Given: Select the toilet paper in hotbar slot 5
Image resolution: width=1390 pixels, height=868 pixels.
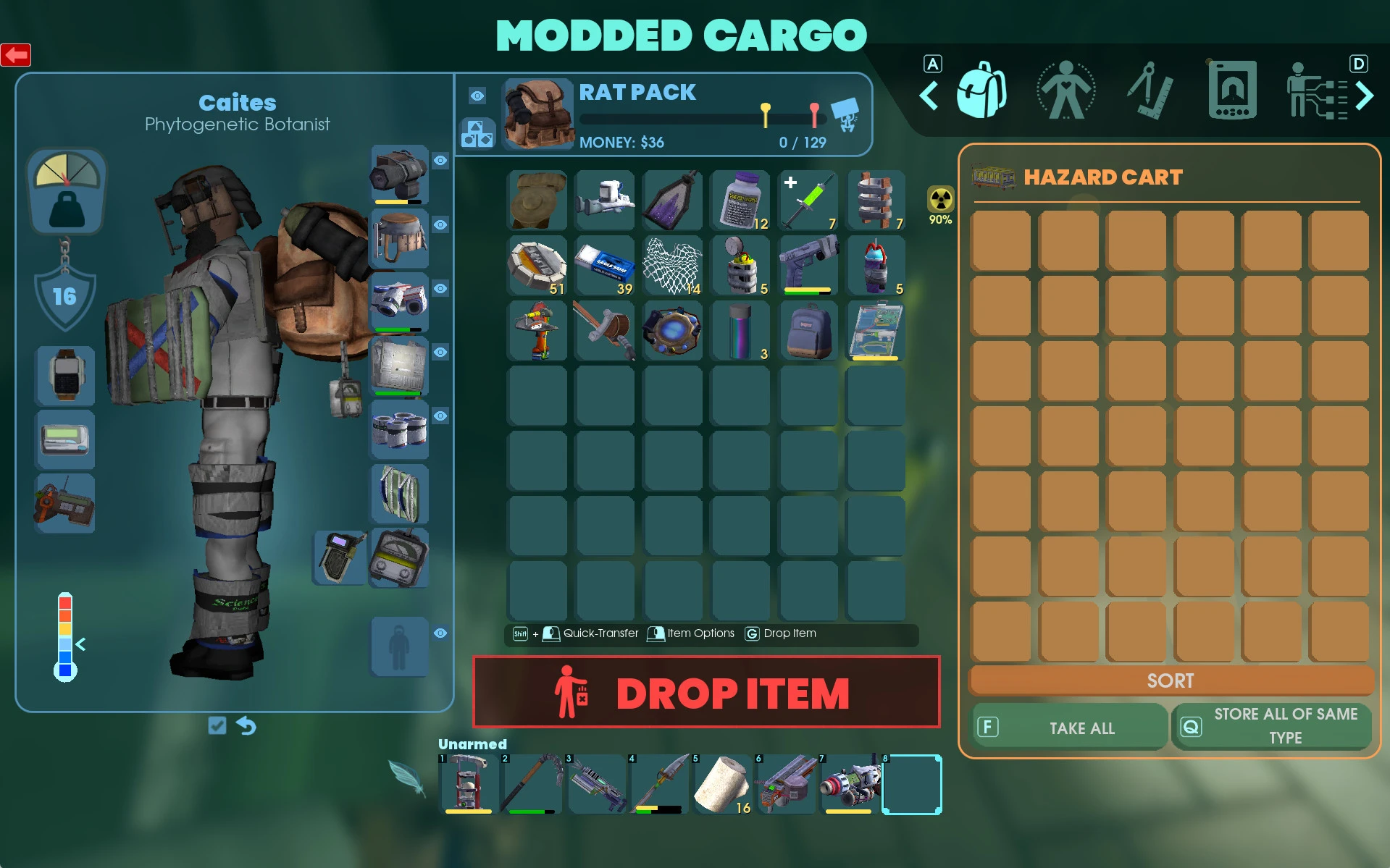Looking at the screenshot, I should (722, 784).
